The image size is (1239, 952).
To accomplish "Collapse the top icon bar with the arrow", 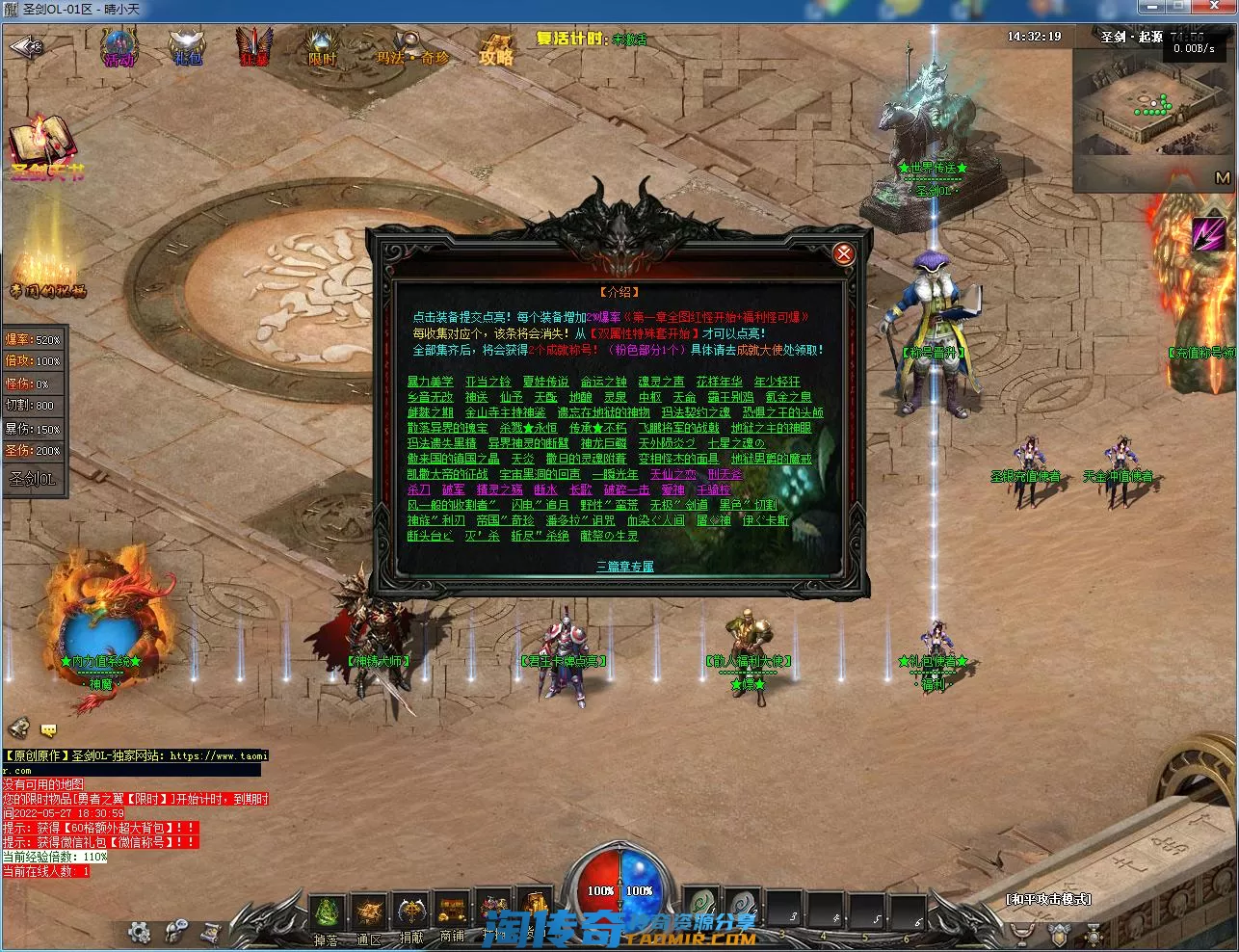I will tap(25, 47).
